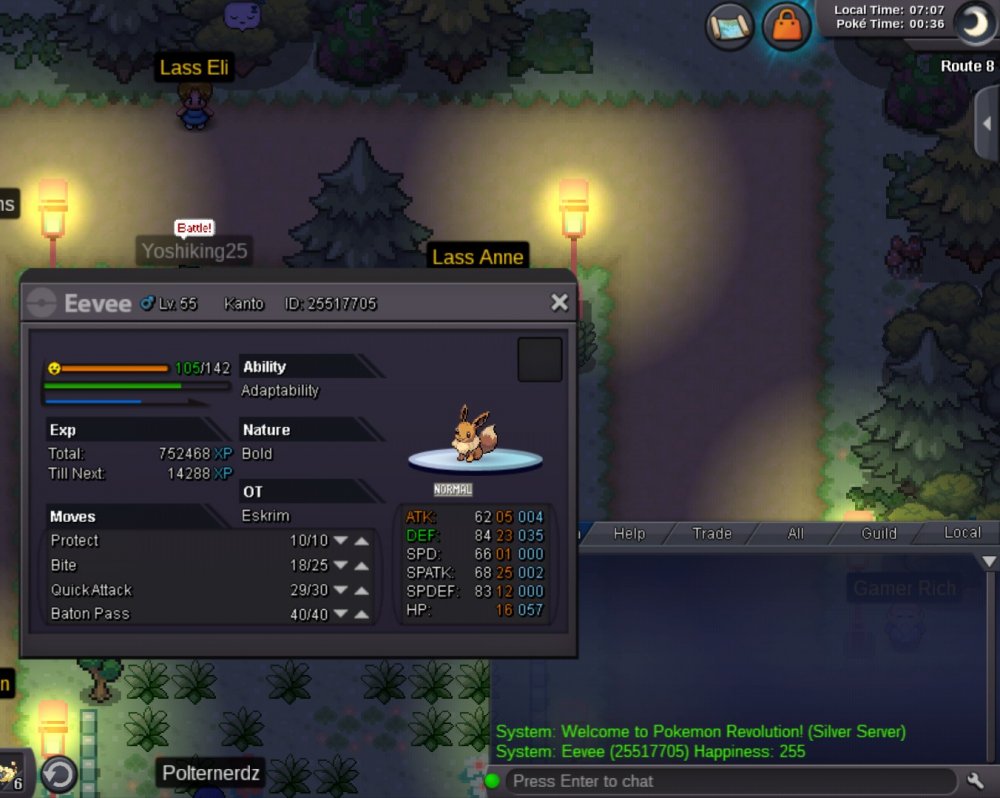This screenshot has width=1000, height=798.
Task: Move Quick Attack down one position
Action: point(341,590)
